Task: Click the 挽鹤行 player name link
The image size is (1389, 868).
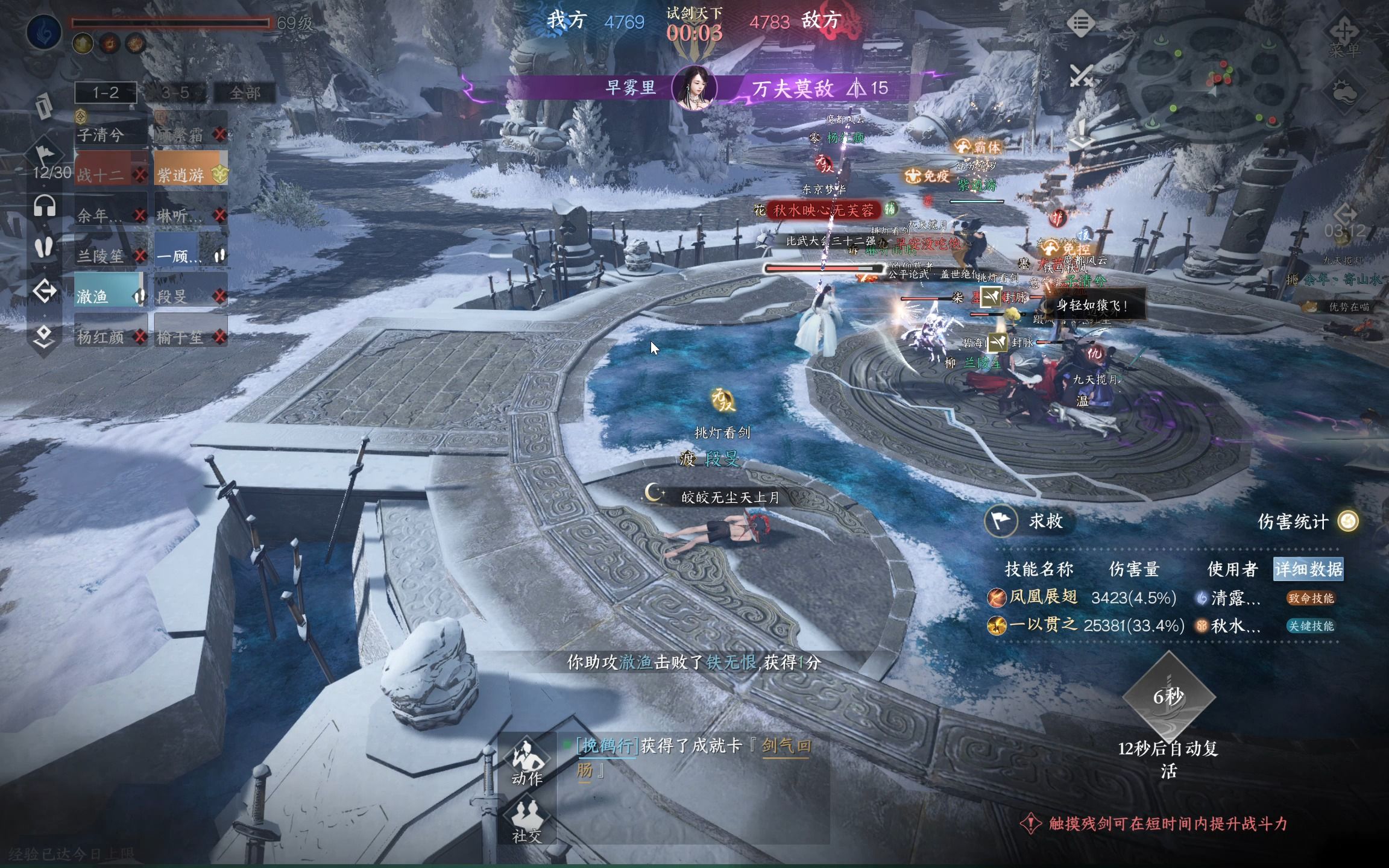Action: pos(607,746)
